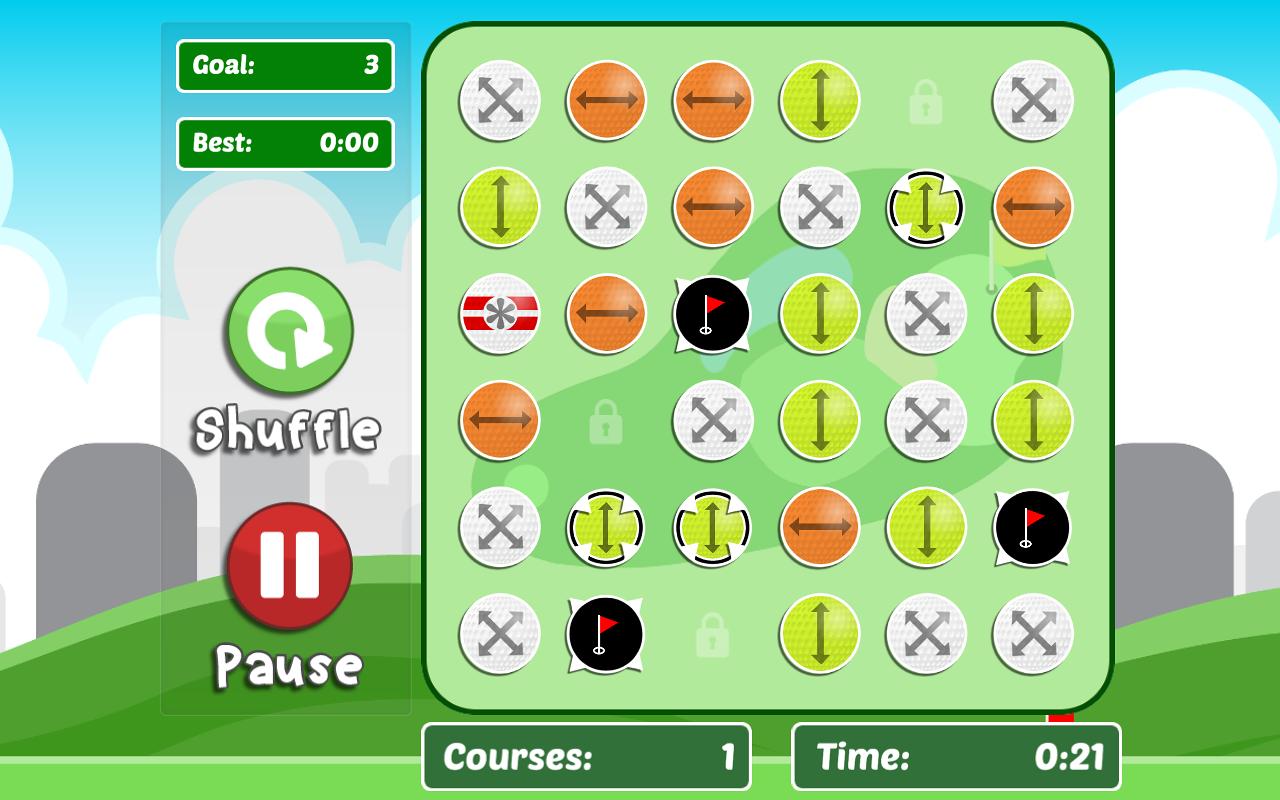Click the red-striped special golf ball
Screen dimensions: 1280x800
498,313
